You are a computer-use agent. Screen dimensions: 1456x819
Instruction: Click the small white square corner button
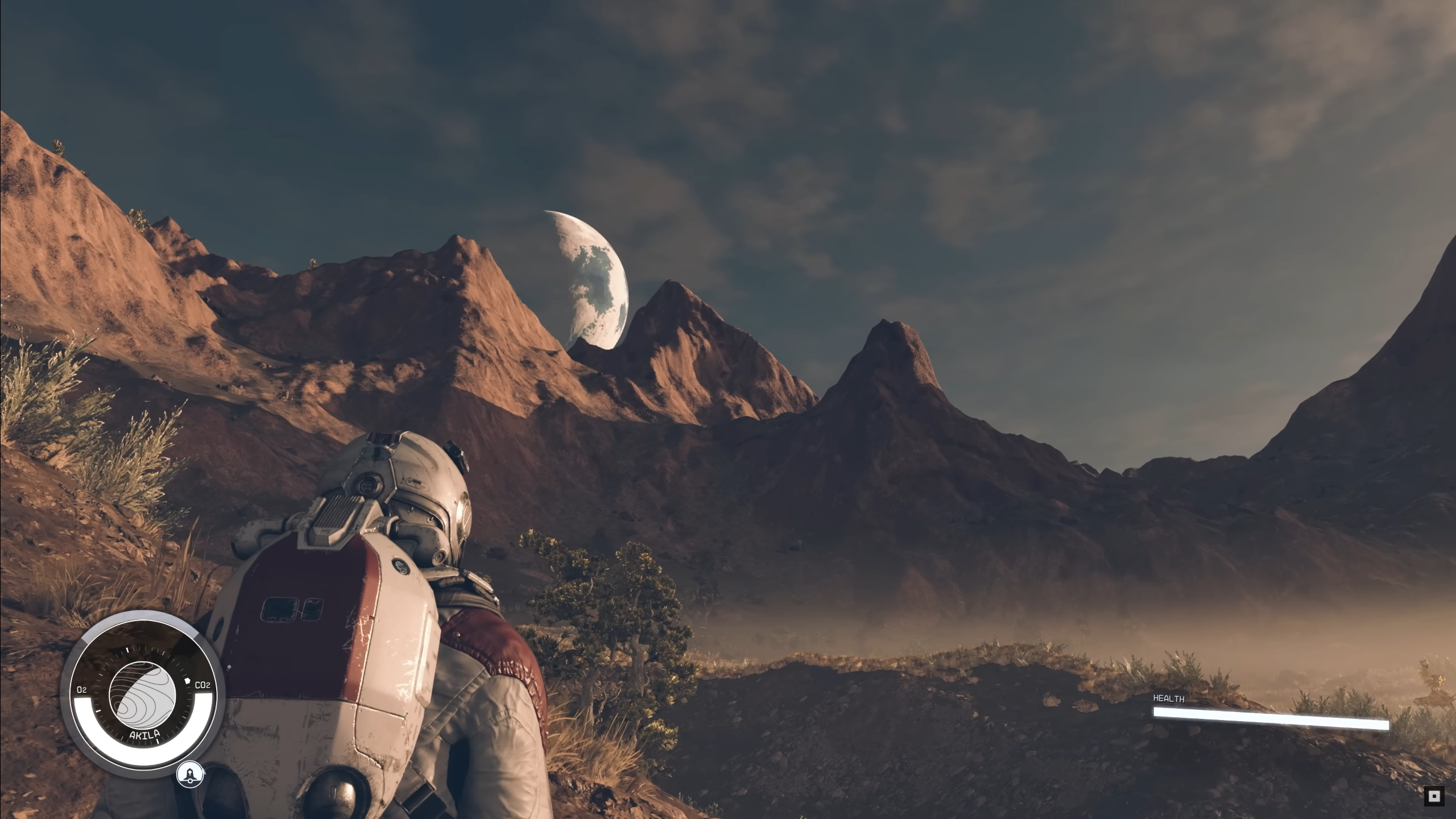[x=1435, y=796]
